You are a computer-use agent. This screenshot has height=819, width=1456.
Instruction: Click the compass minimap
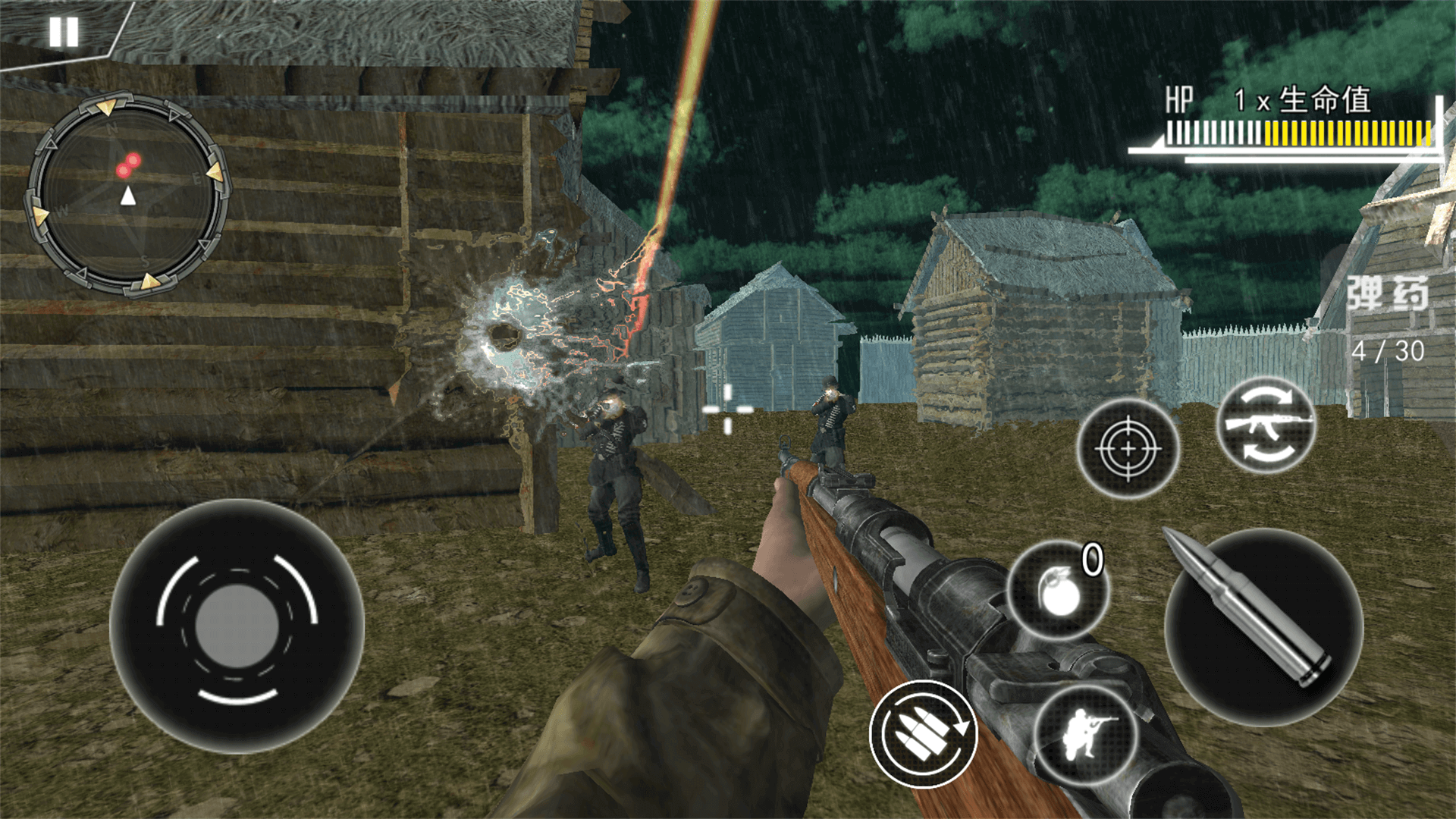(x=127, y=194)
